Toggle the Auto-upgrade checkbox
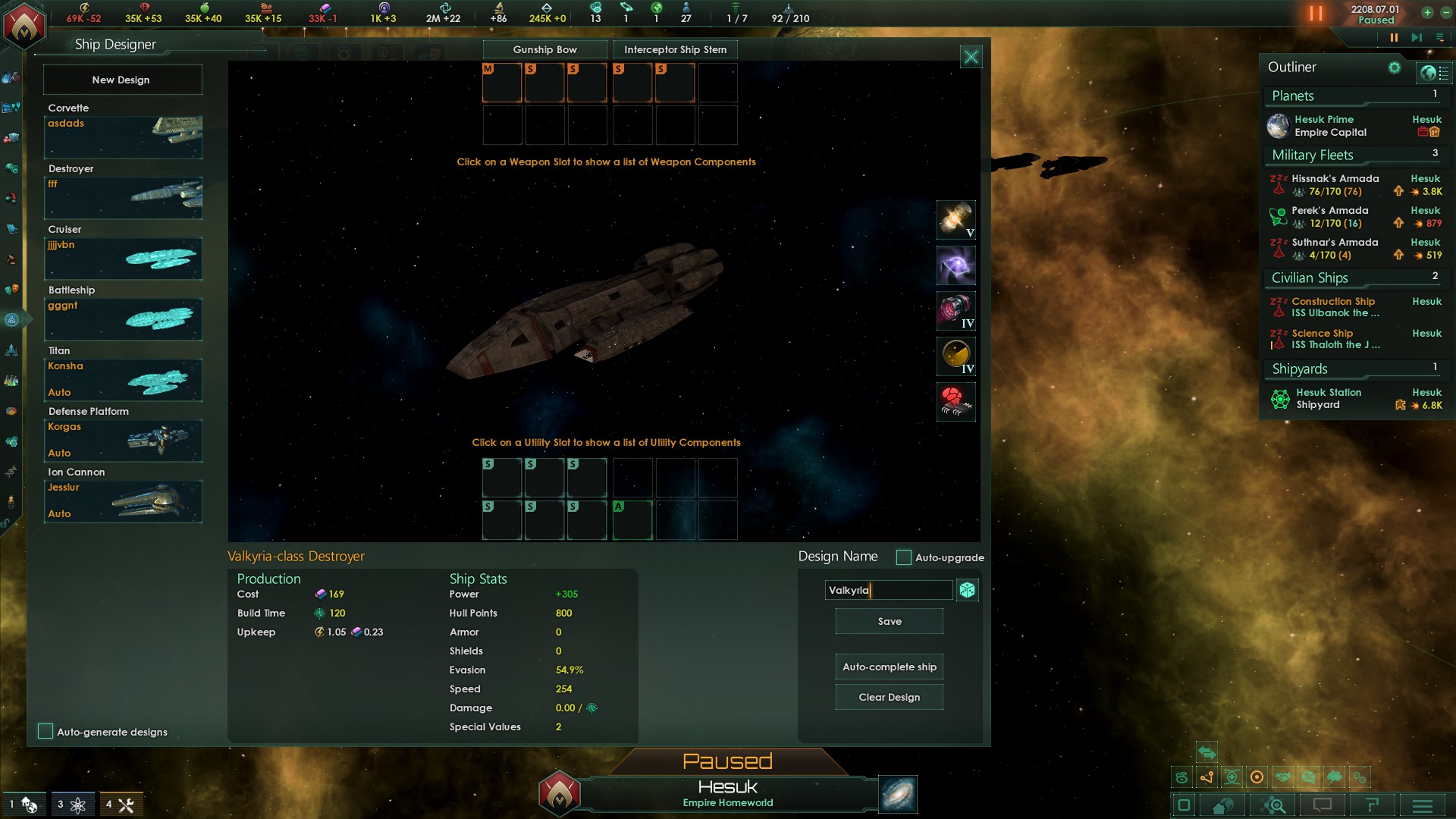1456x819 pixels. pyautogui.click(x=903, y=557)
